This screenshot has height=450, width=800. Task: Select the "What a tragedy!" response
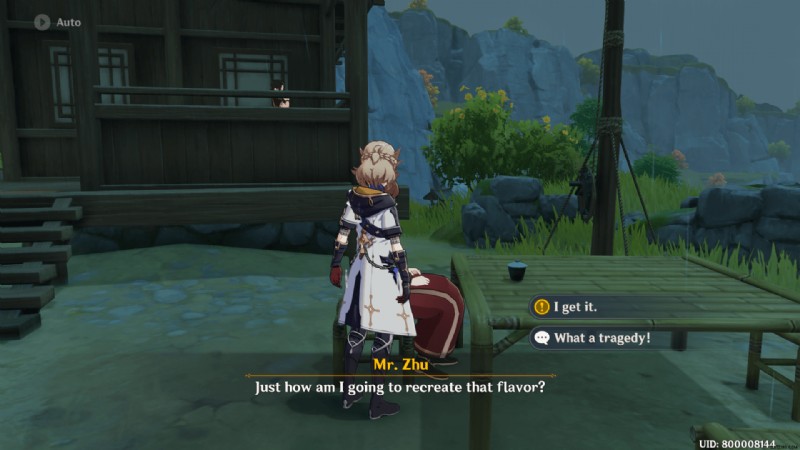pyautogui.click(x=600, y=338)
